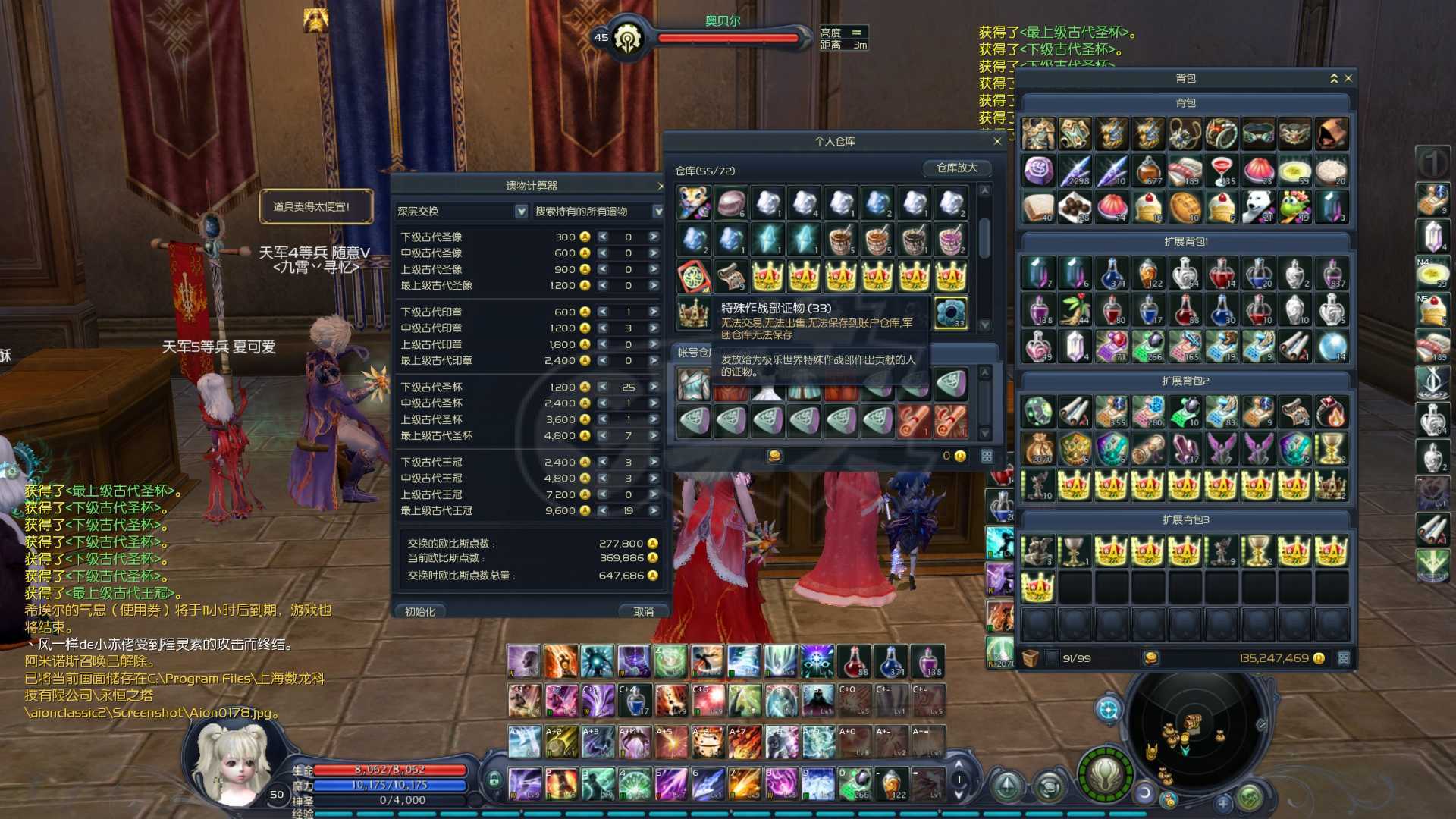This screenshot has height=819, width=1456.
Task: Click the 初始化 reset button
Action: [x=420, y=611]
